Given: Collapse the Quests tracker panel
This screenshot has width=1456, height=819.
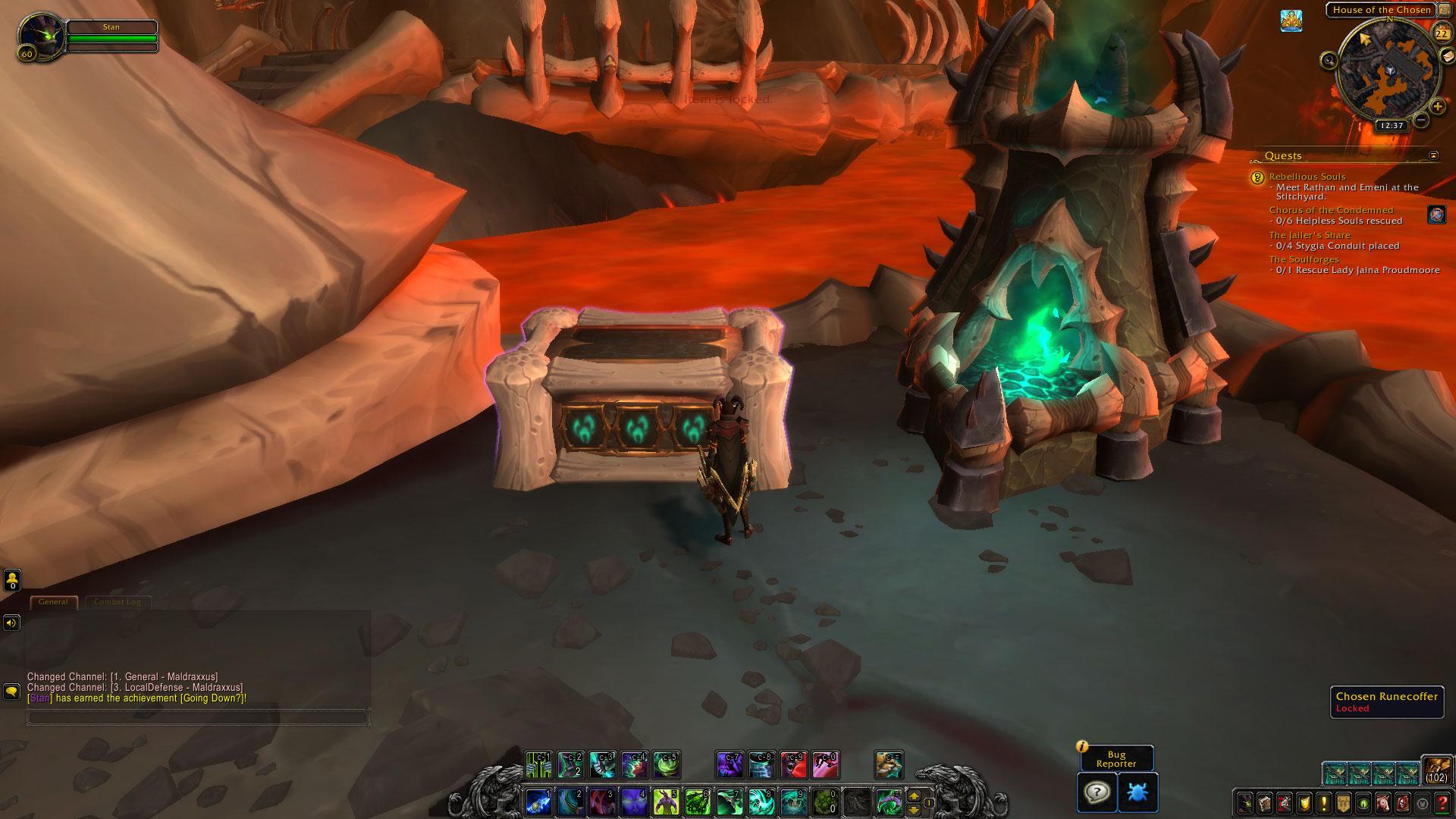Looking at the screenshot, I should point(1433,155).
